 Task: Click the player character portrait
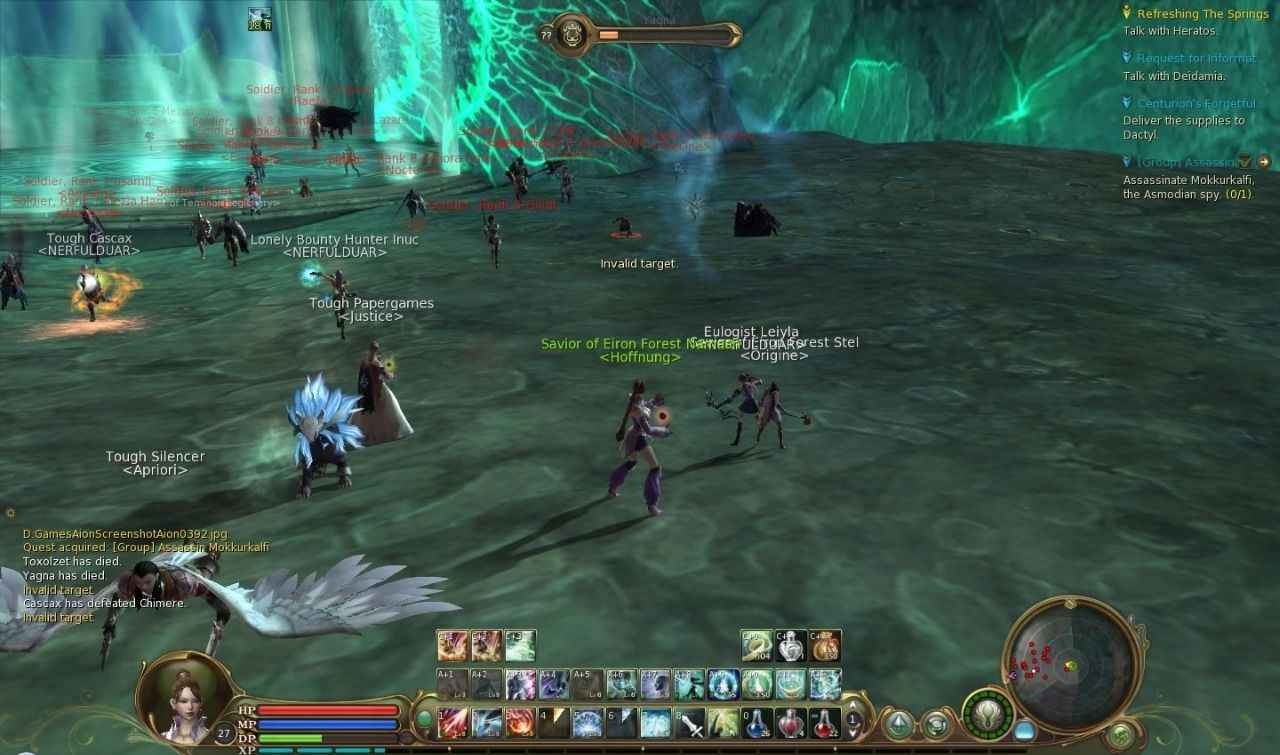pos(178,697)
